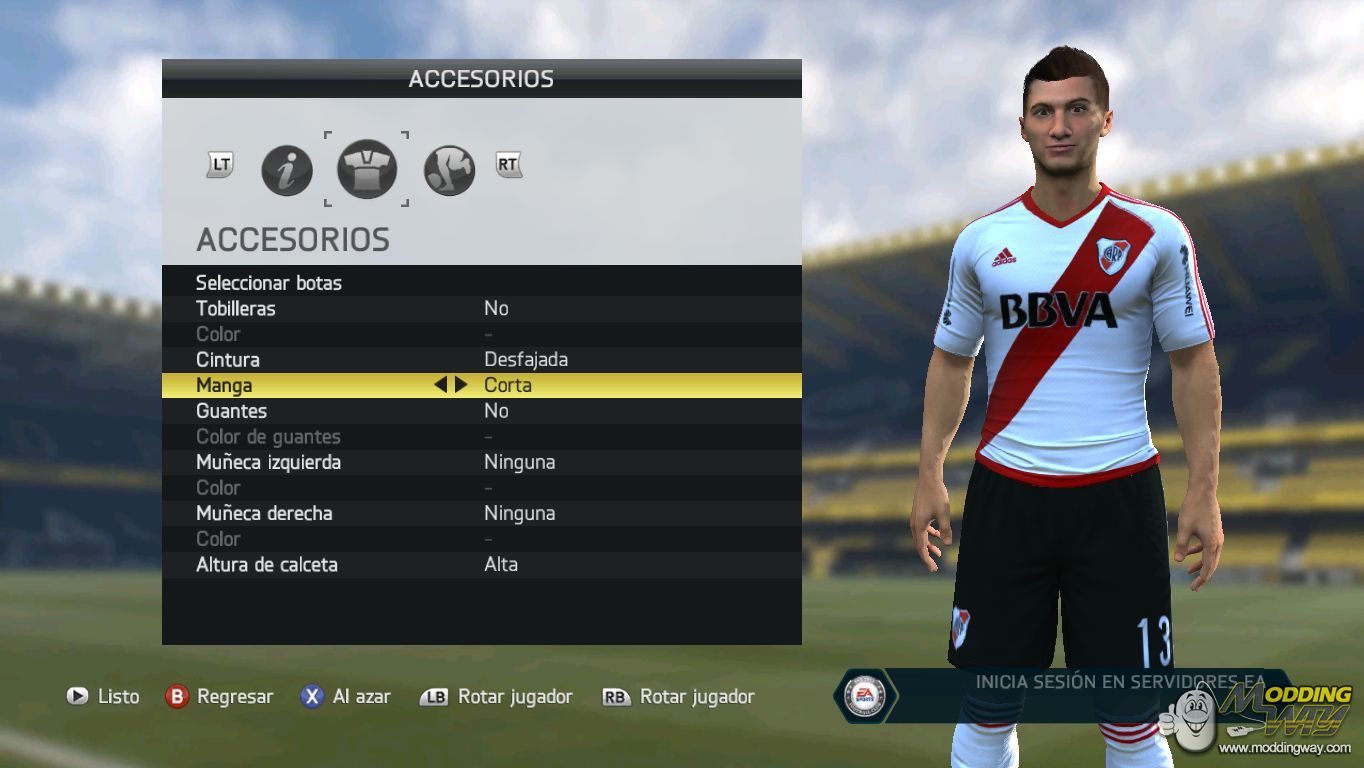Click the right arrow on Manga

point(461,385)
